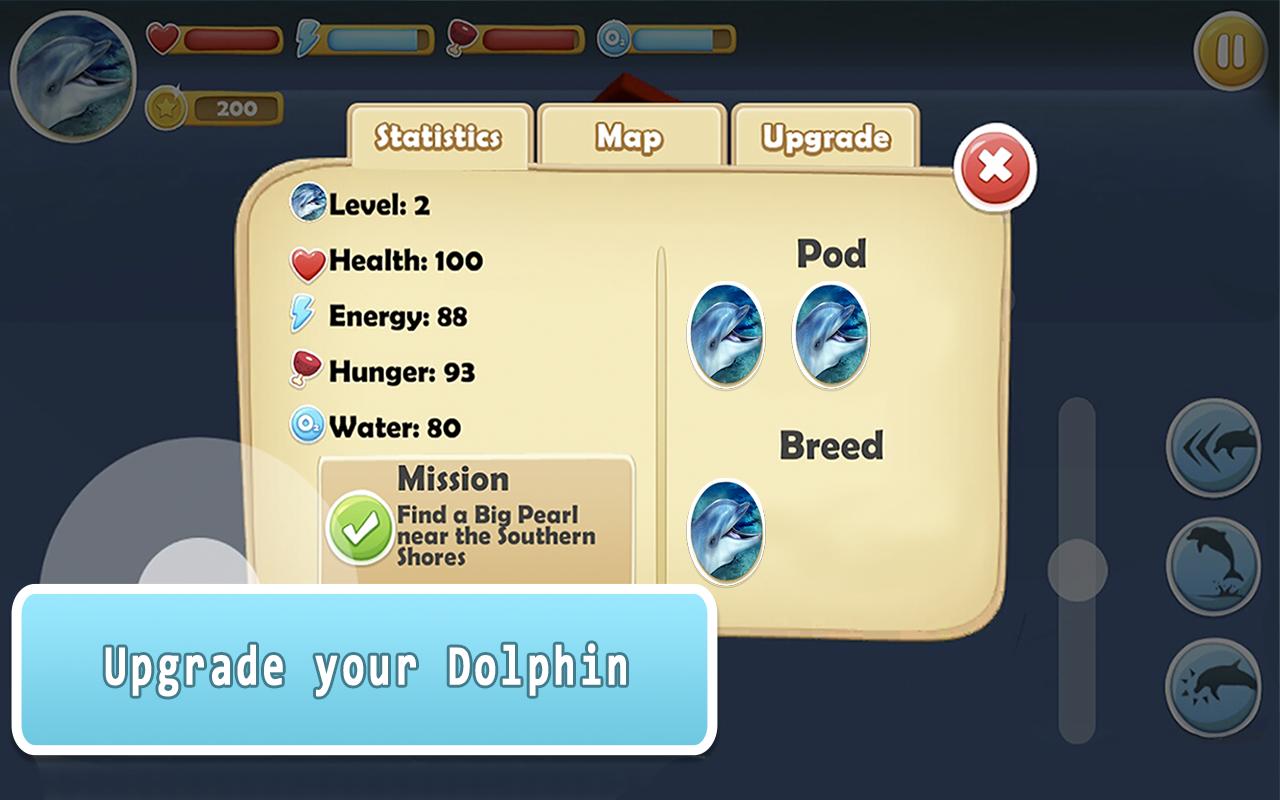1280x800 pixels.
Task: Select the first dolphin in the Pod
Action: 727,334
